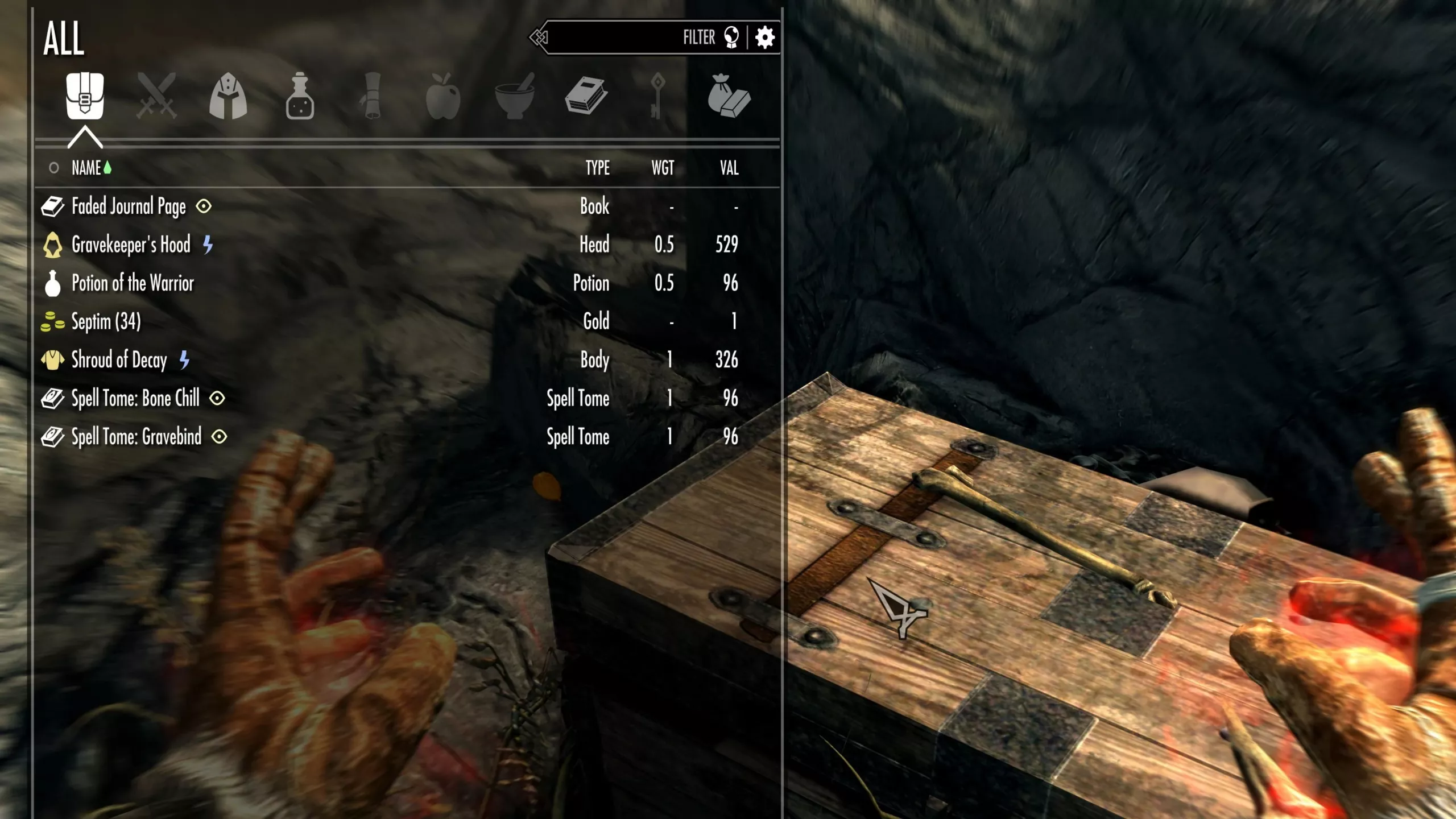Select Spell Tome: Bone Chill

[x=135, y=398]
